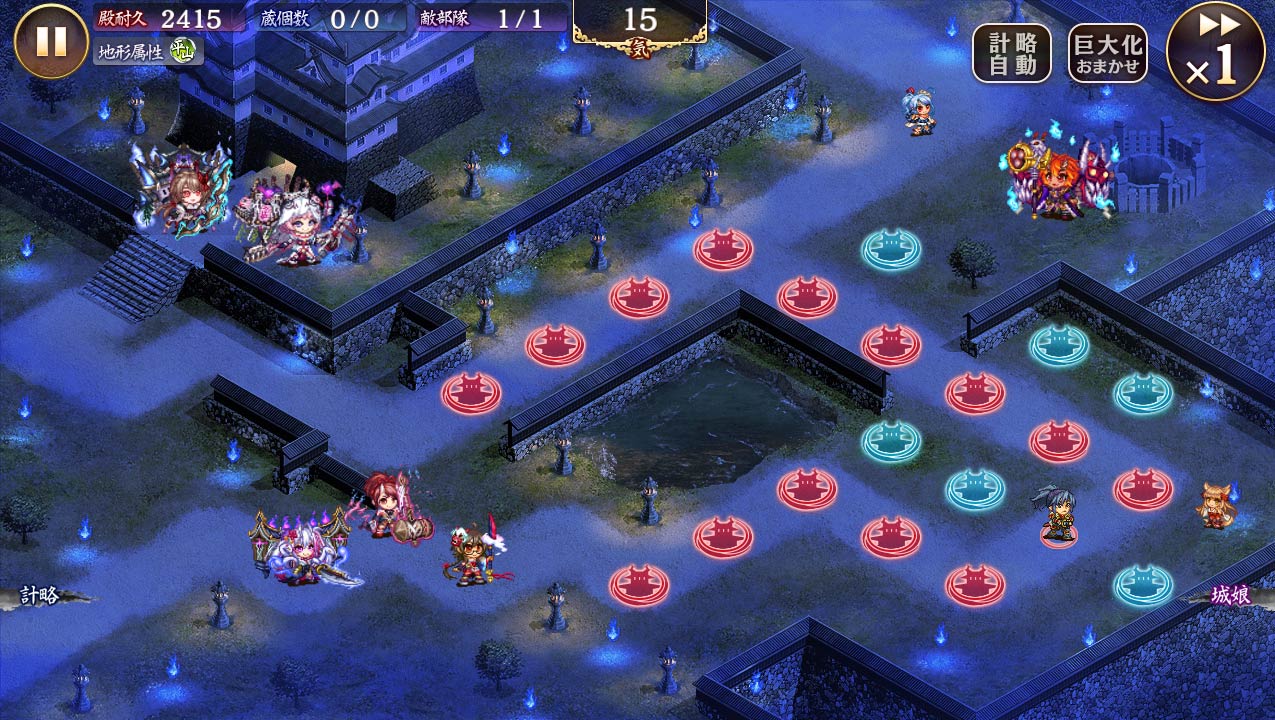Image resolution: width=1275 pixels, height=720 pixels.
Task: Toggle the 計略自動 auto-stratagem button
Action: click(x=1011, y=53)
